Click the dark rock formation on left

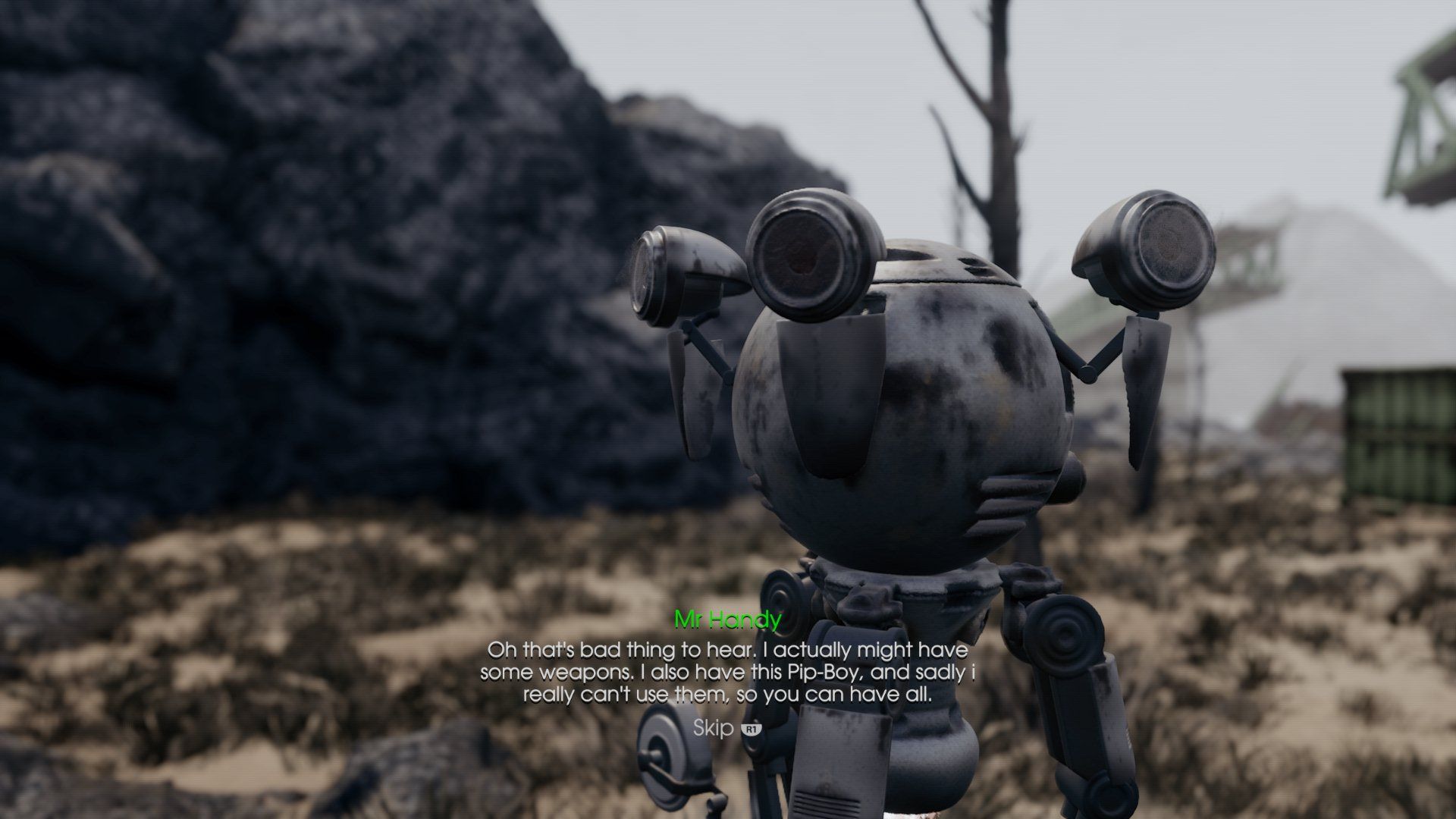click(303, 265)
